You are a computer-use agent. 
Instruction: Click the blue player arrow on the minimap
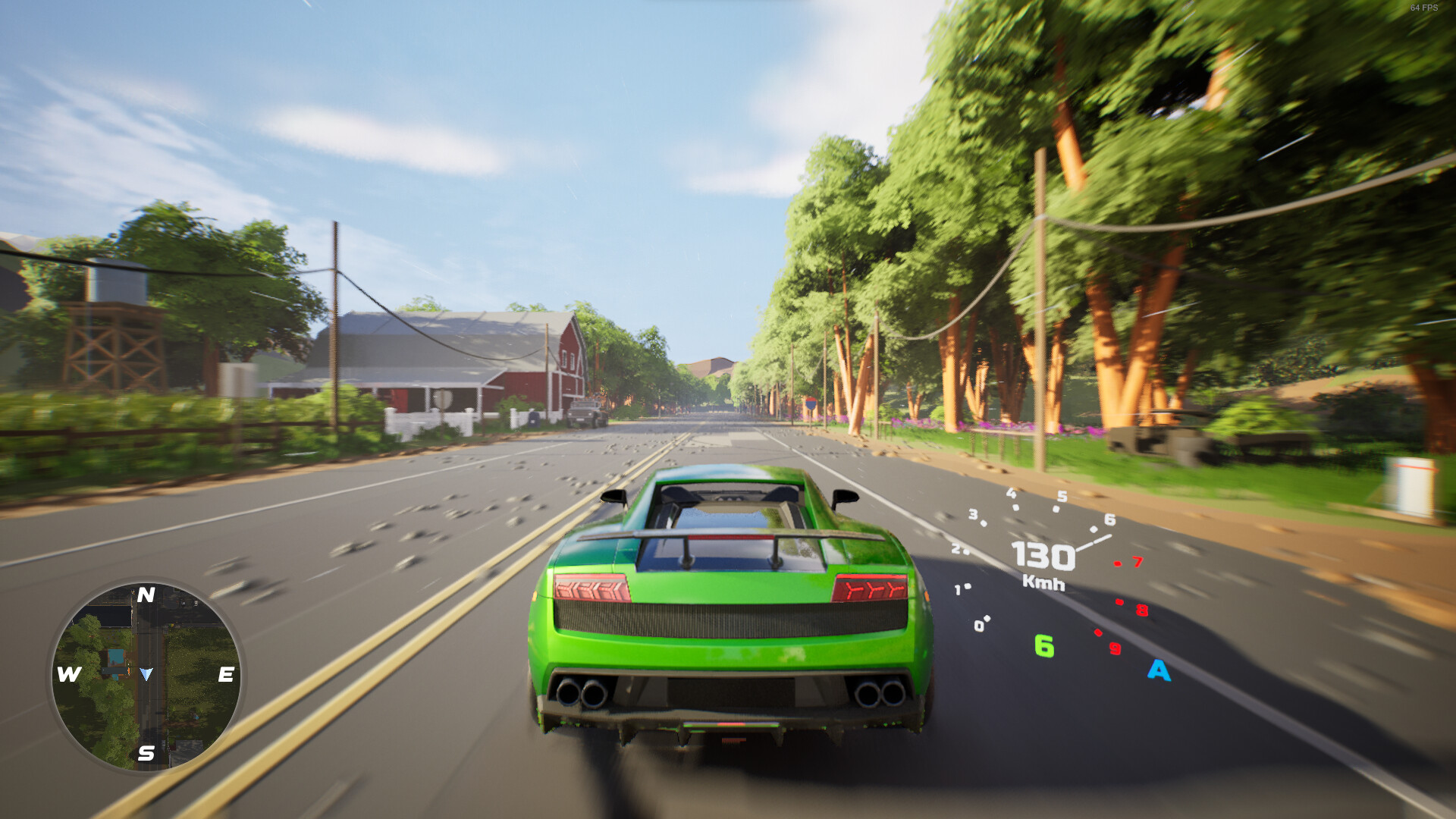coord(146,672)
